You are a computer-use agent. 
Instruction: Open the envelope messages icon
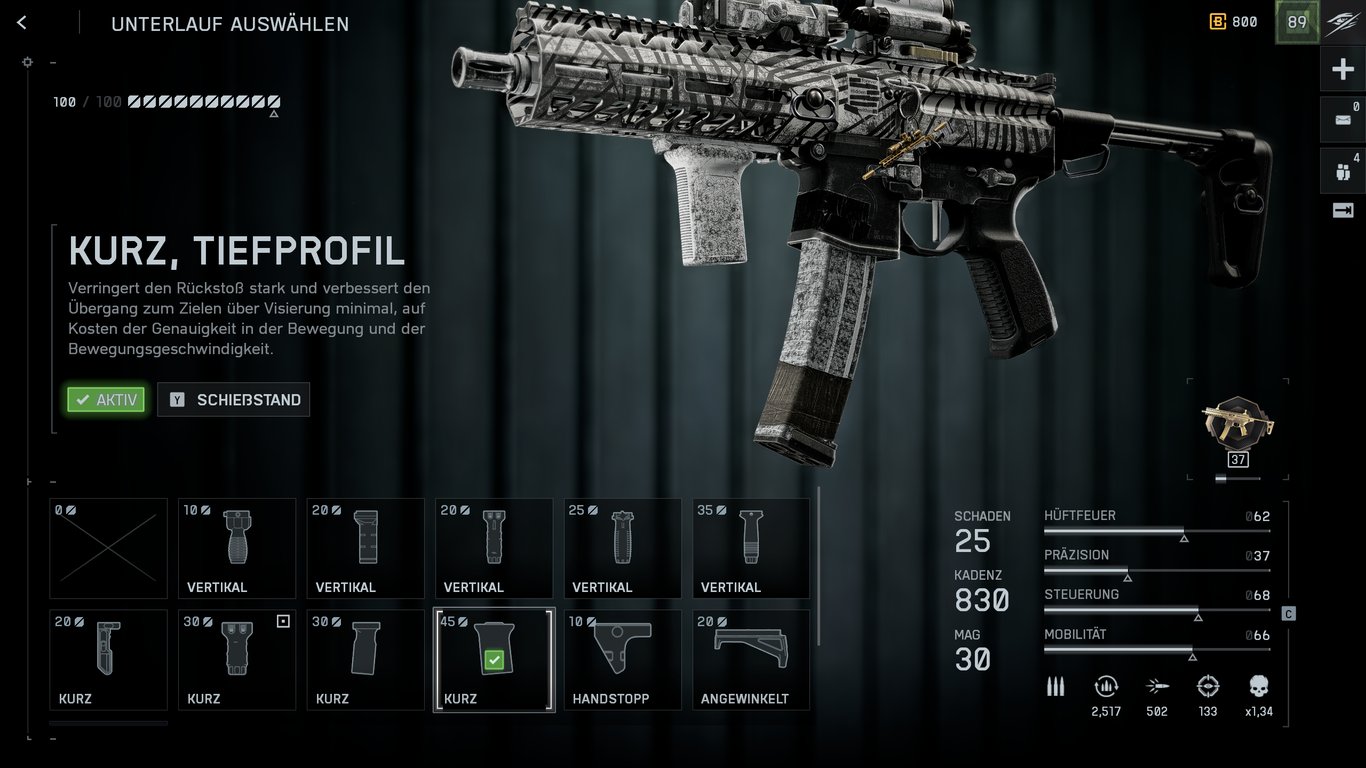pos(1342,120)
